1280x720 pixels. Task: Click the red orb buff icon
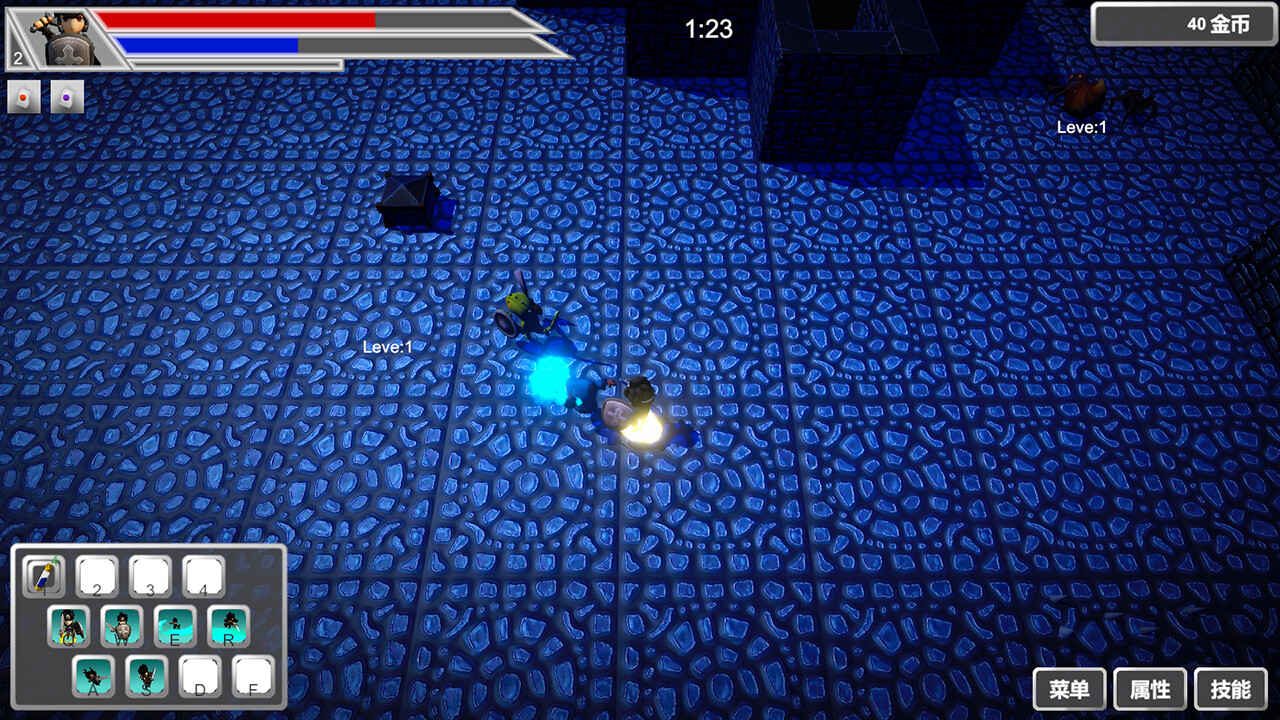23,96
